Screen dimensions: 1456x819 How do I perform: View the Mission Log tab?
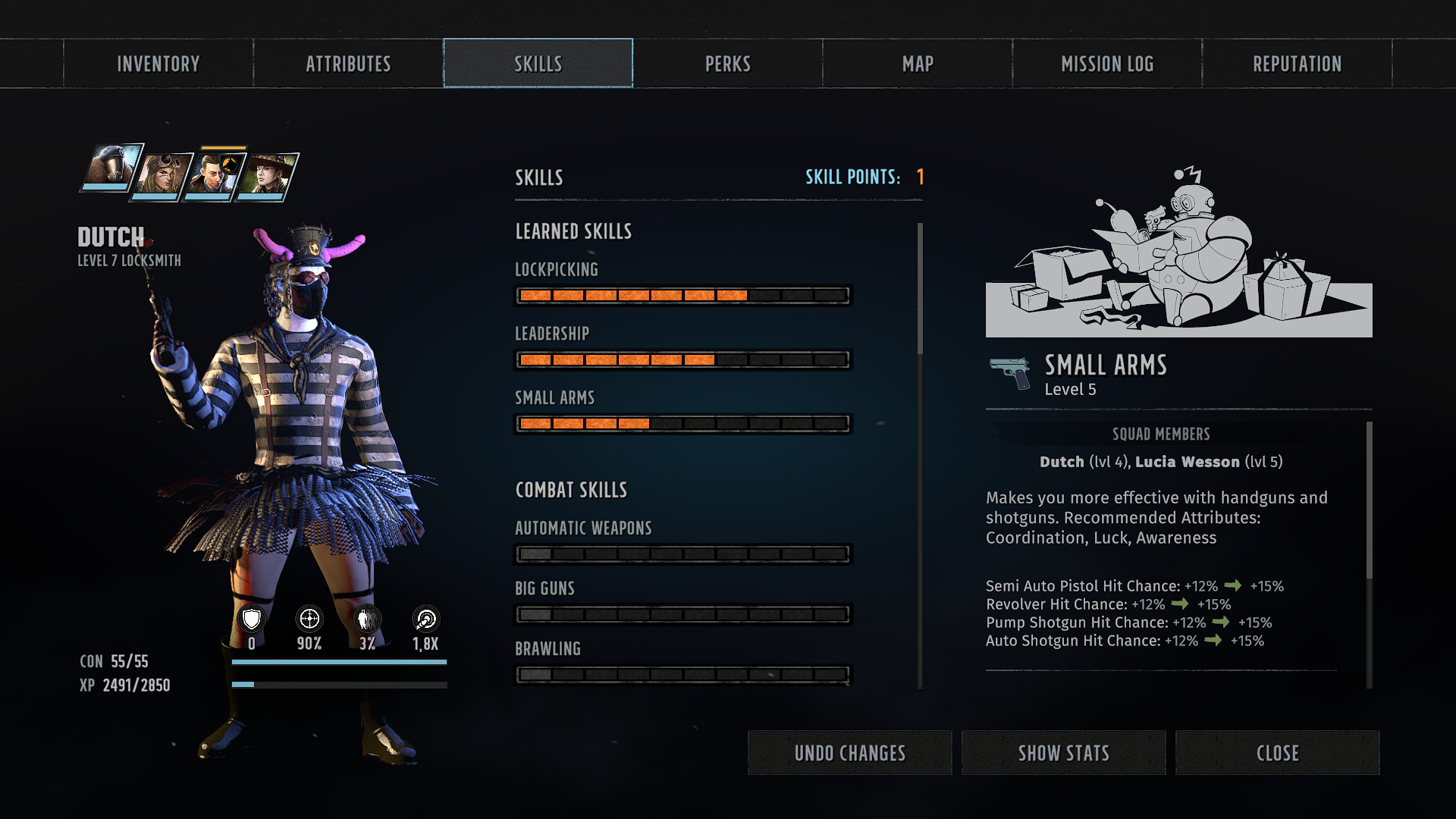pyautogui.click(x=1107, y=64)
